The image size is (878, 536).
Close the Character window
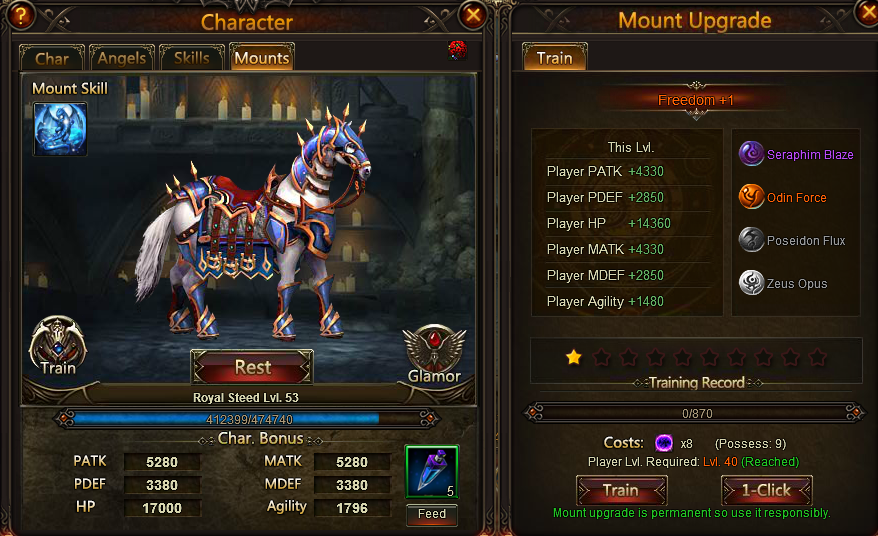[x=473, y=14]
